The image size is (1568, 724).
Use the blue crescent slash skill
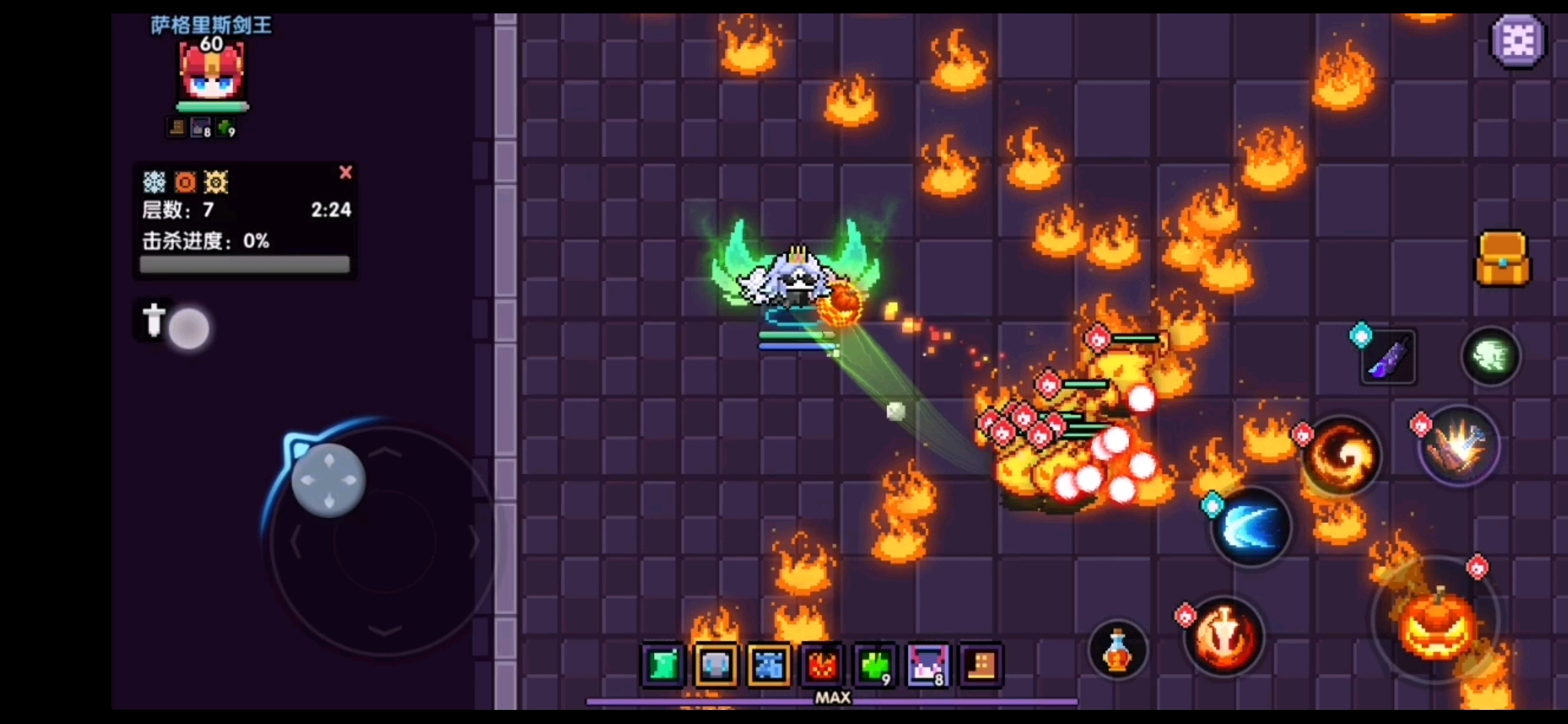(x=1251, y=528)
